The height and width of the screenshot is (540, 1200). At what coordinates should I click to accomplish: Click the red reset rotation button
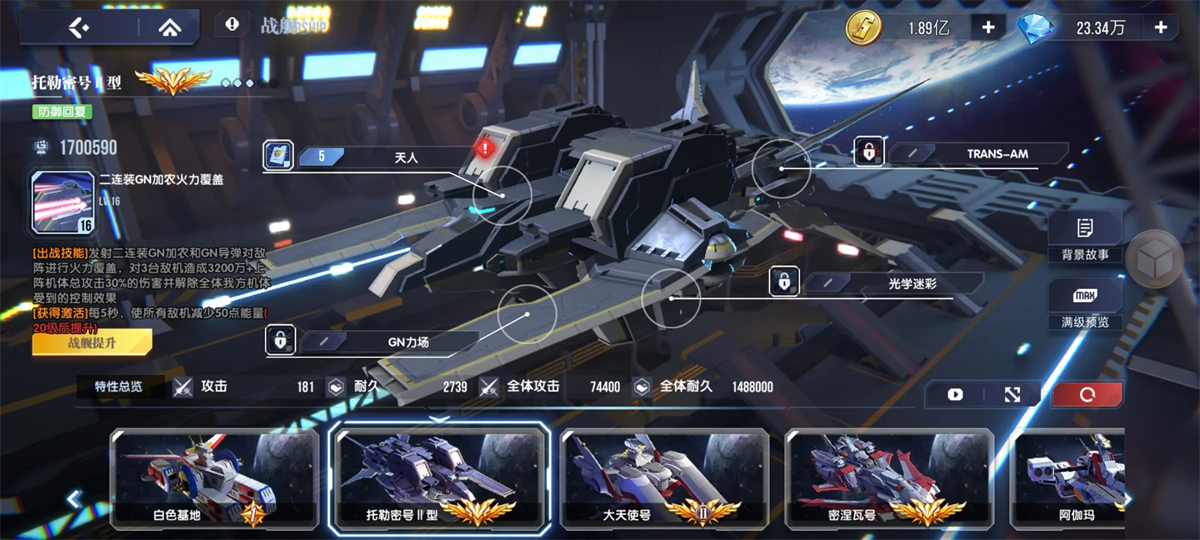tap(1087, 394)
